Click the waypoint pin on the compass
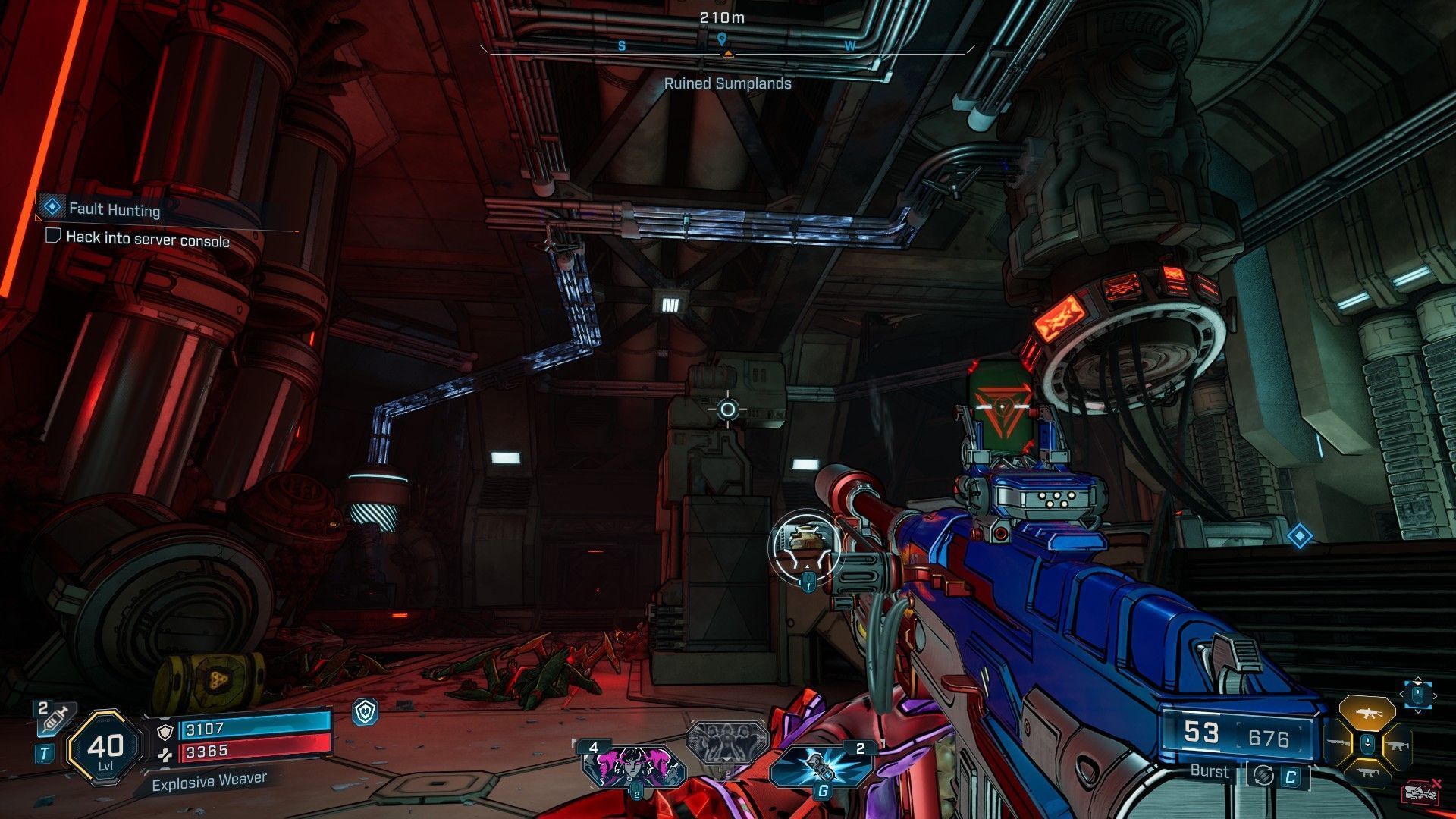 coord(722,39)
